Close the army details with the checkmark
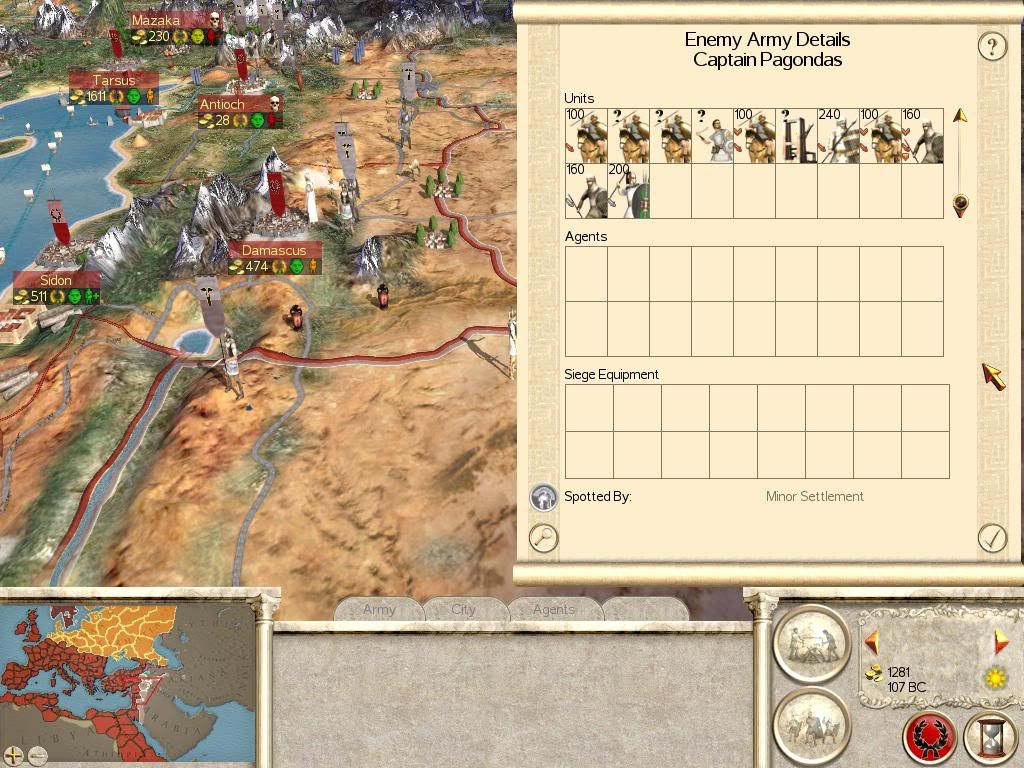Viewport: 1024px width, 768px height. pos(991,538)
